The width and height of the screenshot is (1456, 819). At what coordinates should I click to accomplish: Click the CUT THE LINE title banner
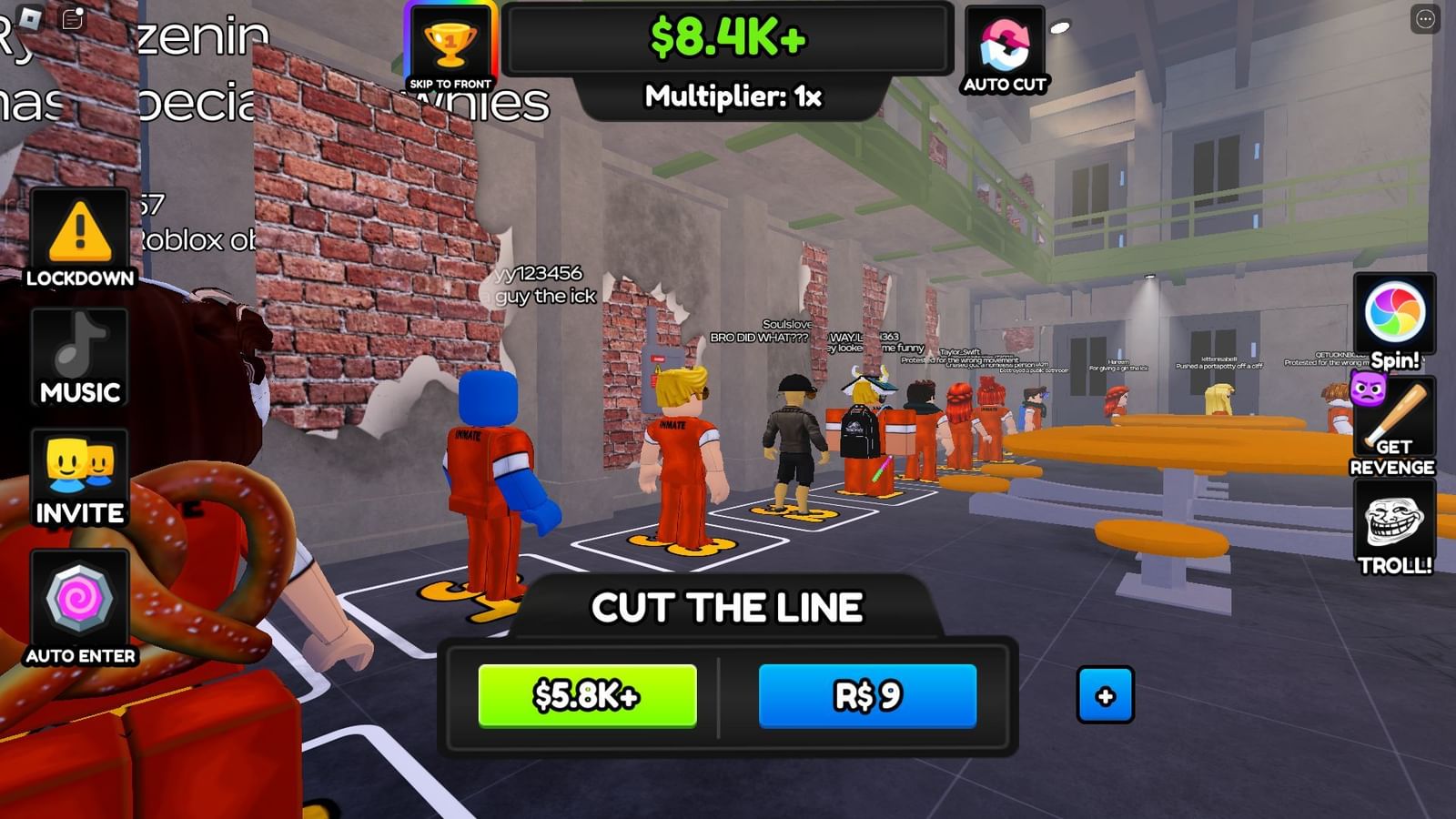tap(728, 606)
